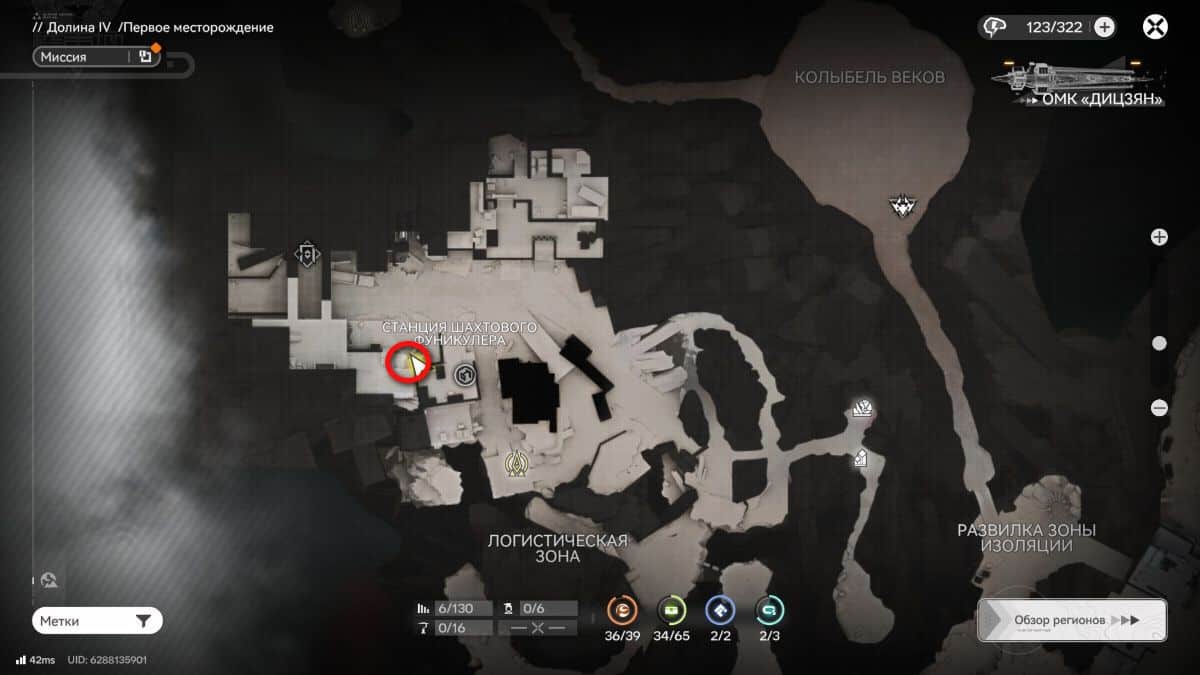Select the teal collectible counter 2/3
The image size is (1200, 675).
pos(769,611)
